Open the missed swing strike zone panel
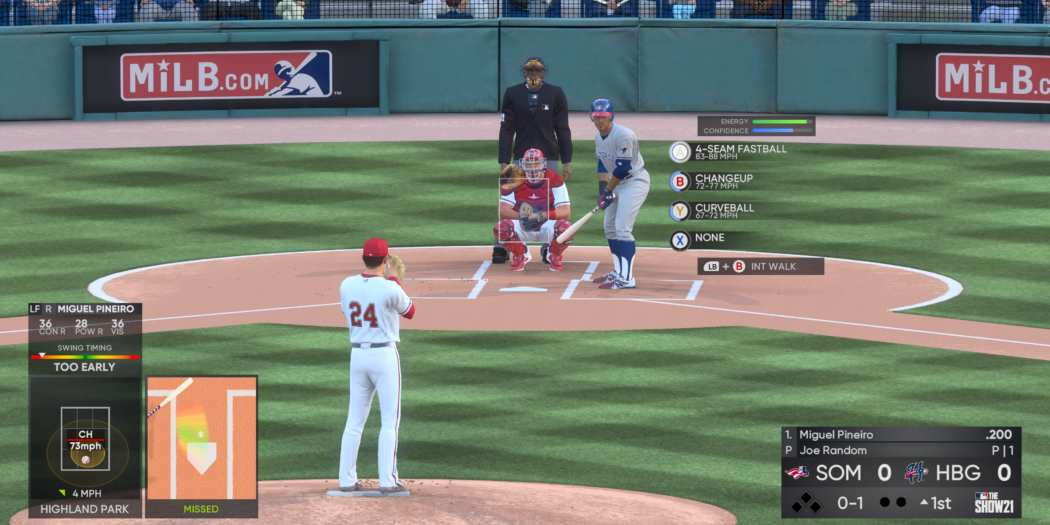Viewport: 1050px width, 525px height. pos(201,446)
